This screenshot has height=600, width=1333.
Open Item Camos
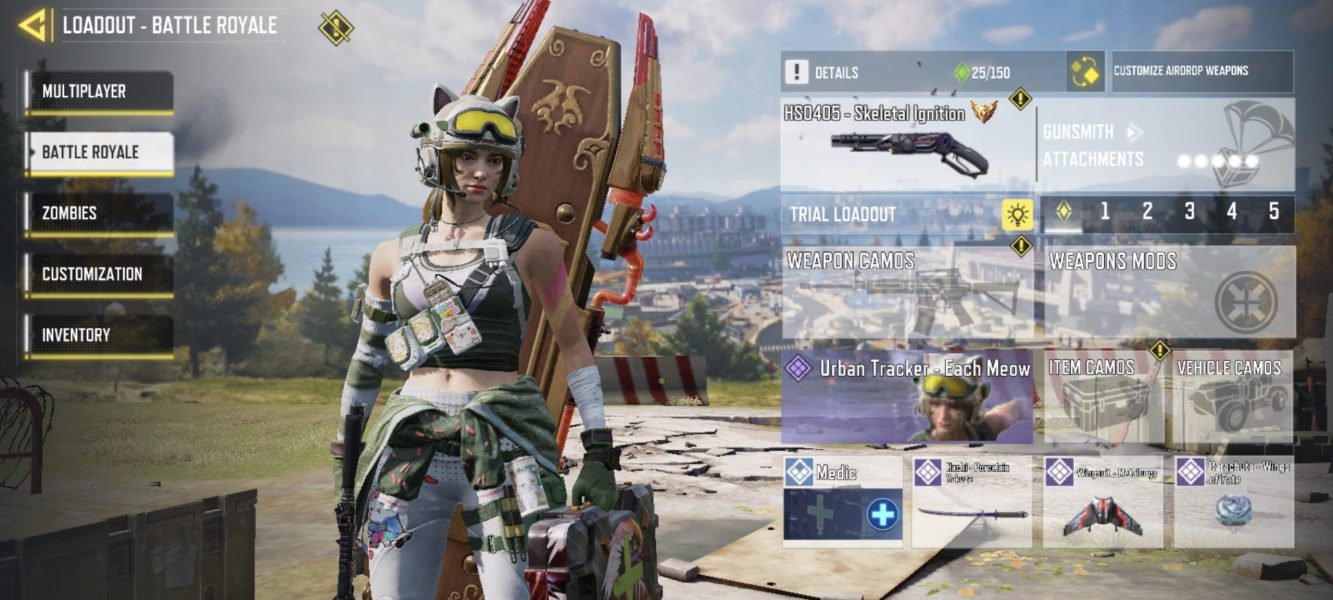point(1103,397)
